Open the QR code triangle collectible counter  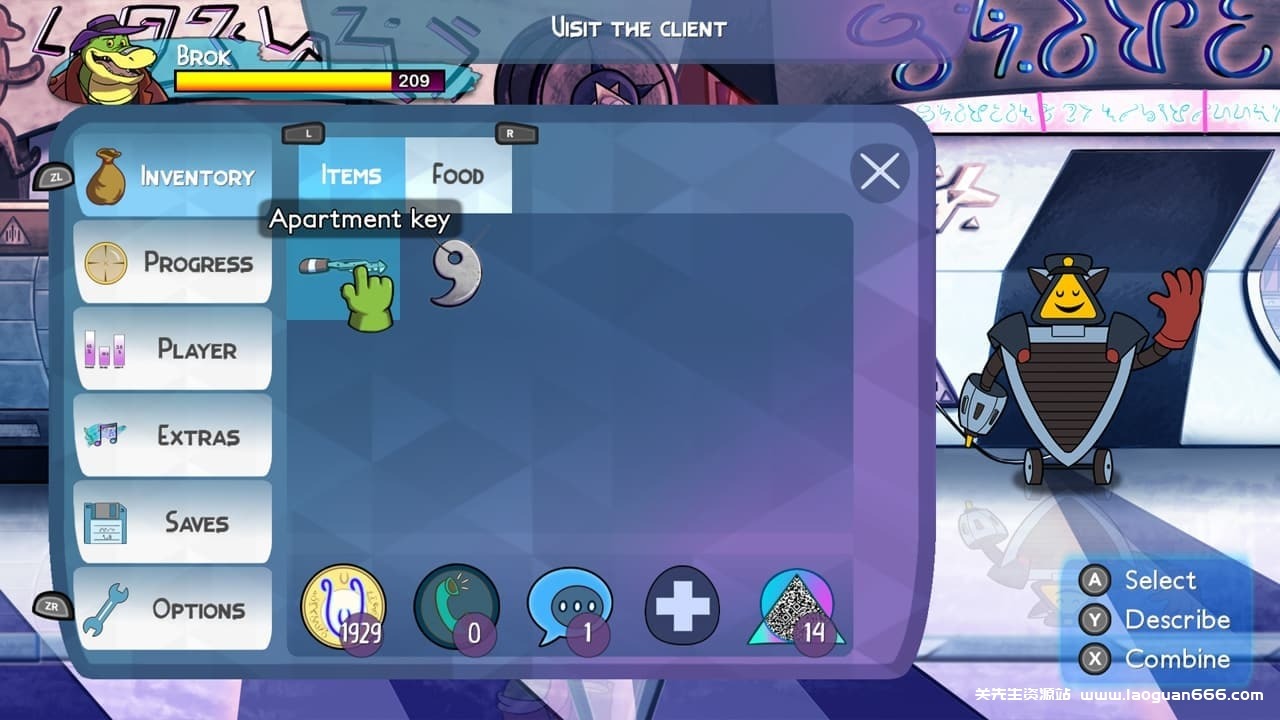coord(795,607)
